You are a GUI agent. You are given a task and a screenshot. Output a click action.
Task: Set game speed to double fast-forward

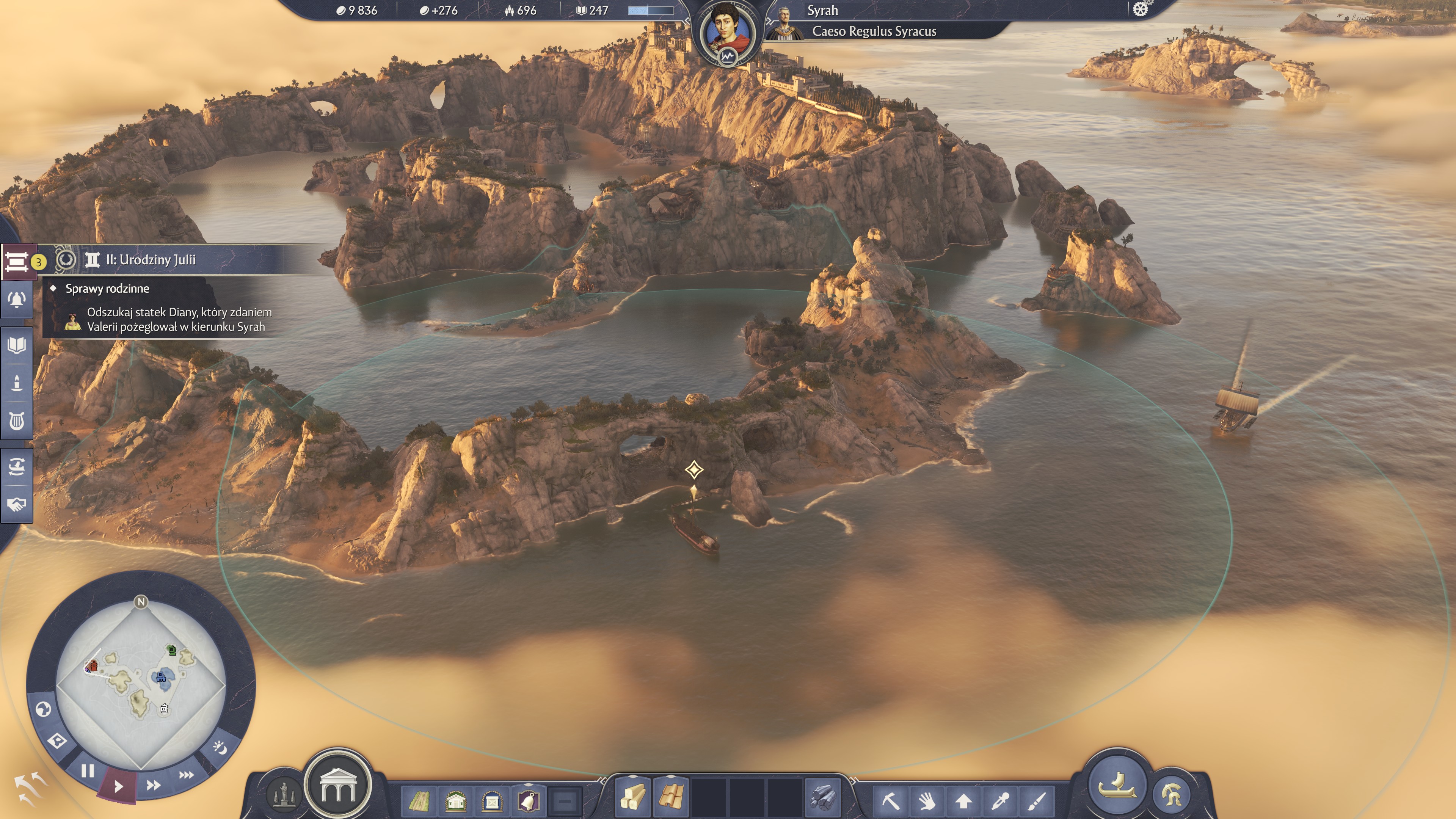pyautogui.click(x=153, y=785)
